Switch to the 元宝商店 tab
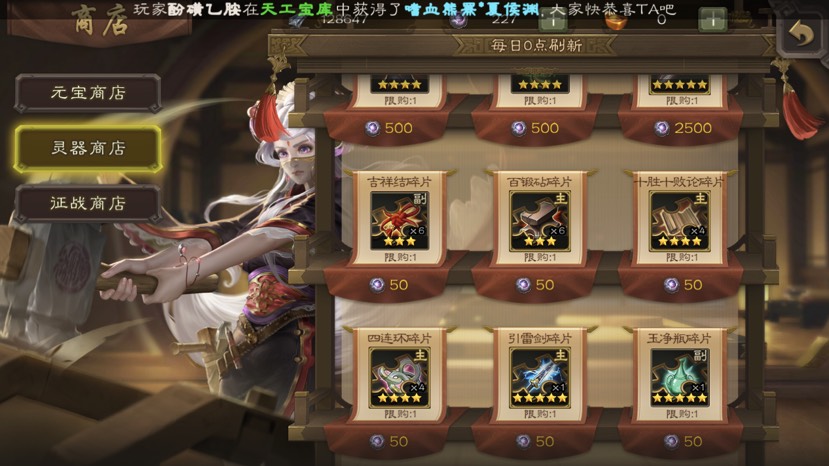This screenshot has width=829, height=466. (88, 93)
